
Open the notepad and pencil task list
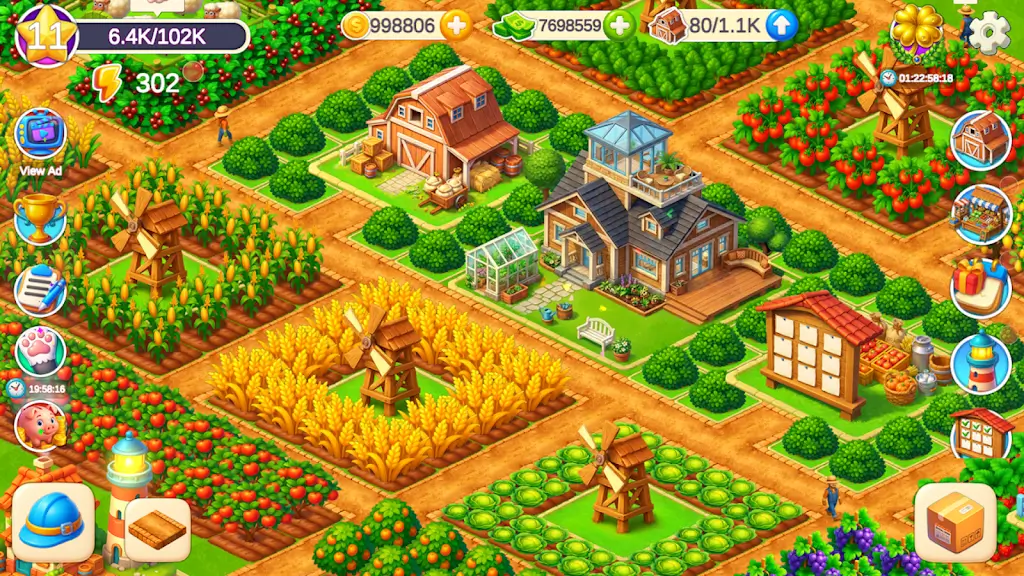pyautogui.click(x=40, y=290)
